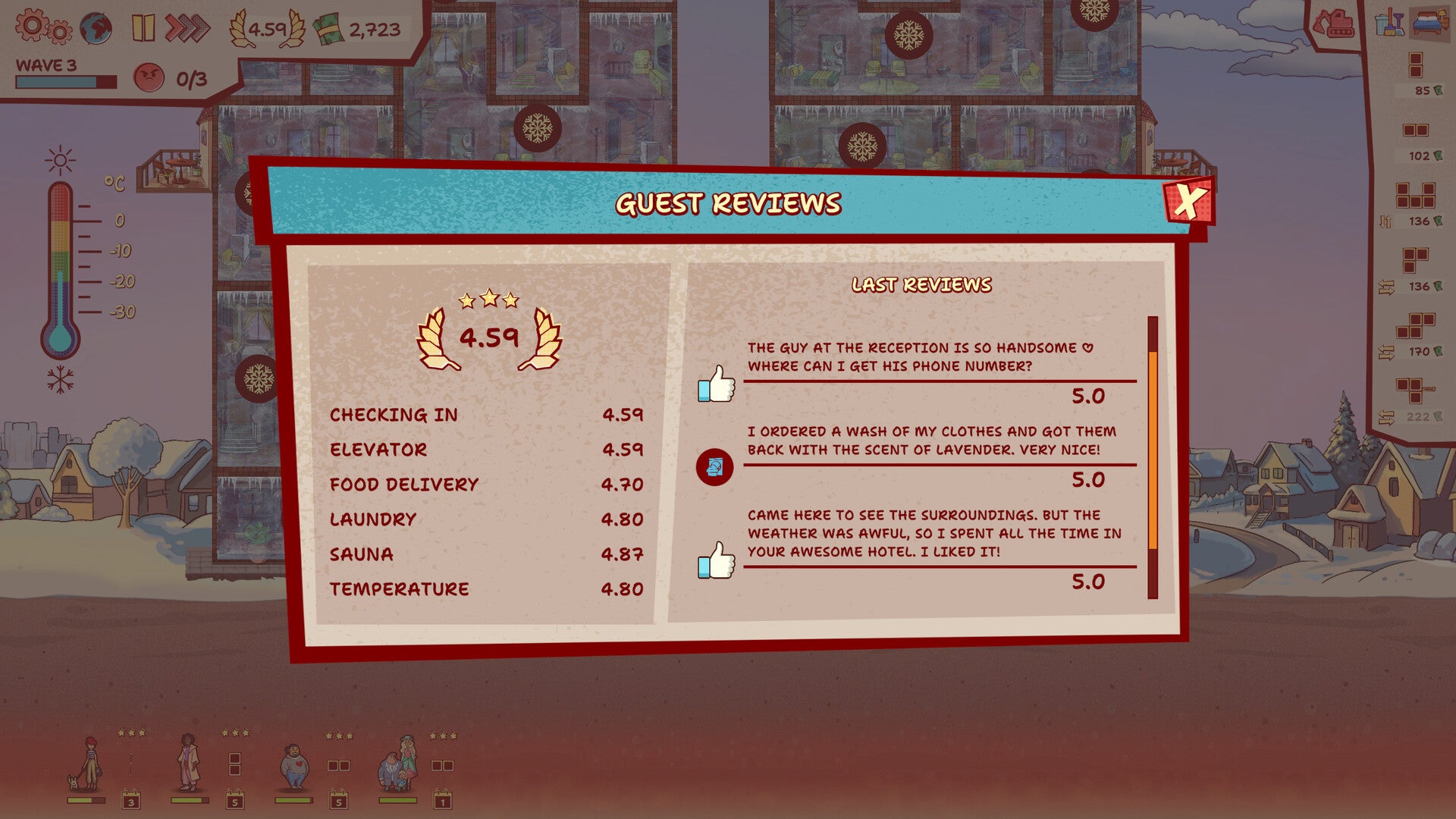Pick the S-shaped room costing 170
The width and height of the screenshot is (1456, 819).
(x=1415, y=326)
